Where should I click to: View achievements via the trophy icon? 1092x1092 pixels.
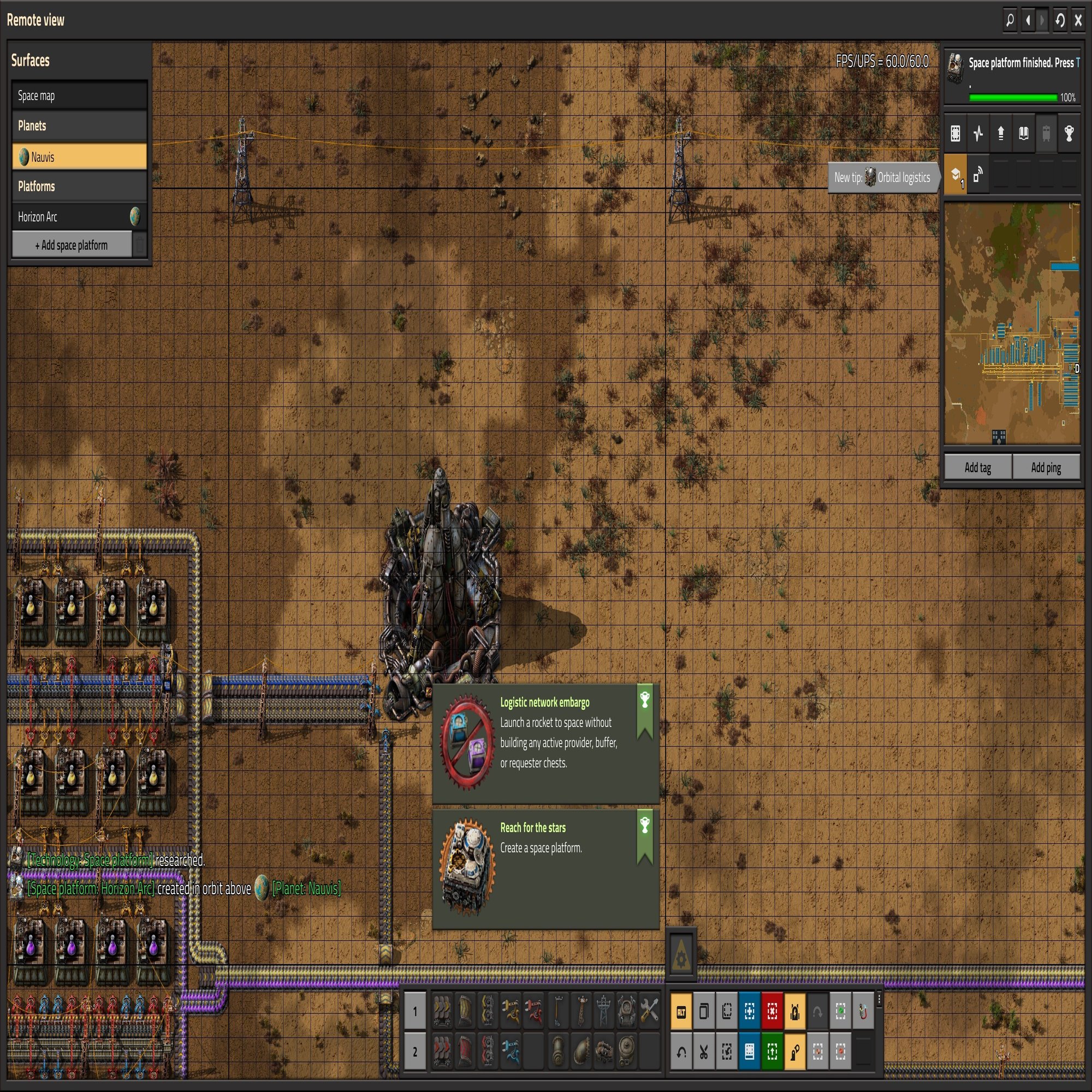tap(1069, 134)
